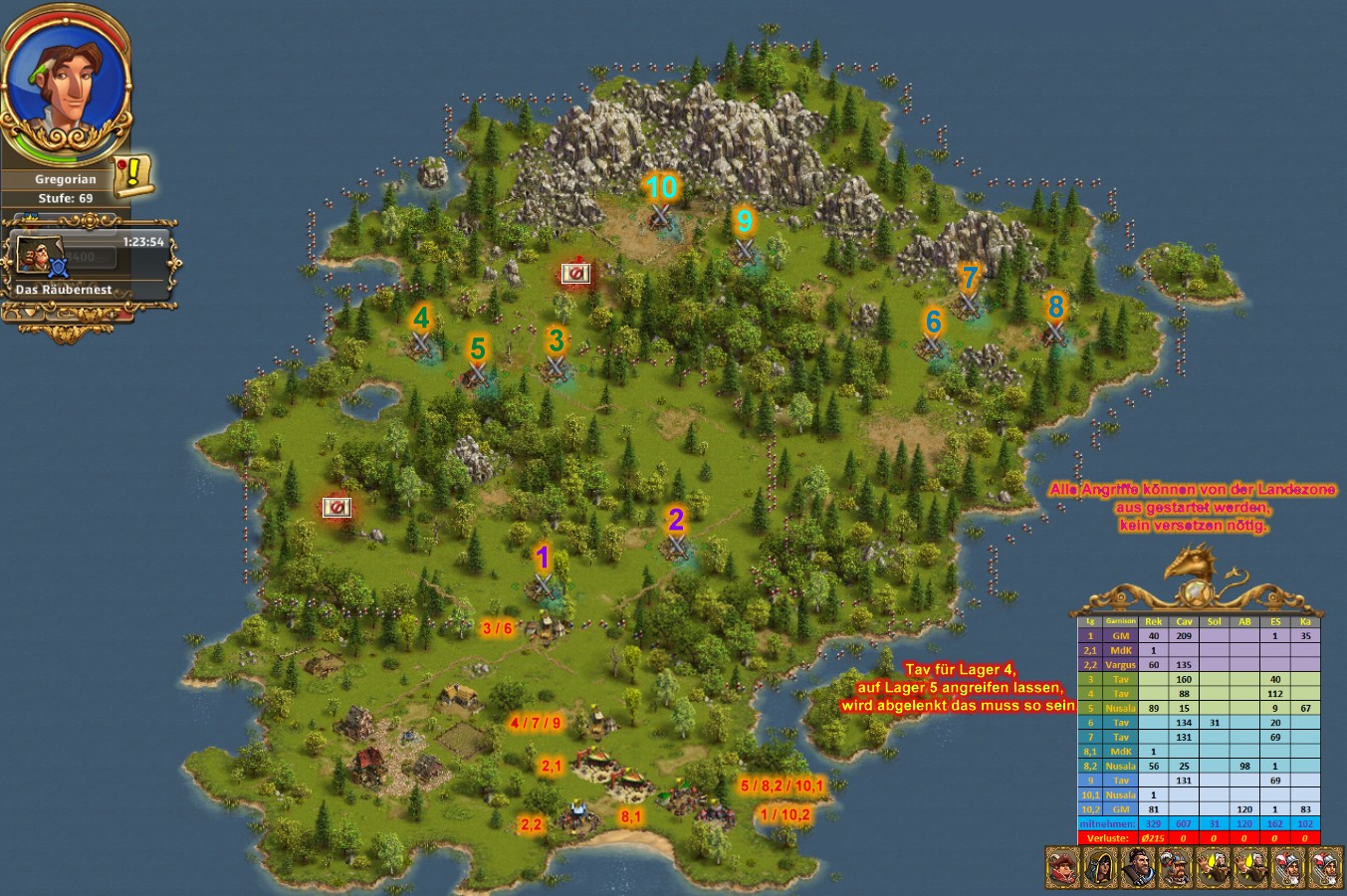Select bandit camp marker 6
Viewport: 1347px width, 896px height.
pyautogui.click(x=933, y=345)
